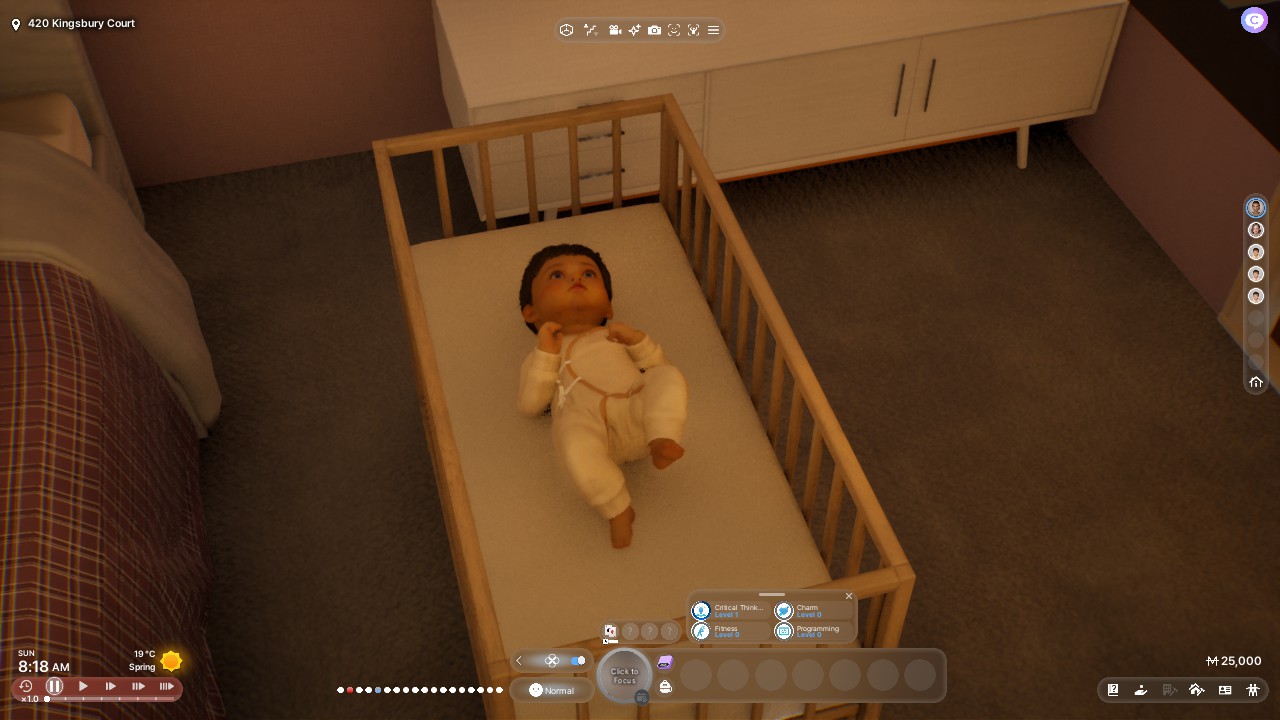Viewport: 1280px width, 720px height.
Task: Toggle the blue switch beside the clover icon
Action: 578,660
